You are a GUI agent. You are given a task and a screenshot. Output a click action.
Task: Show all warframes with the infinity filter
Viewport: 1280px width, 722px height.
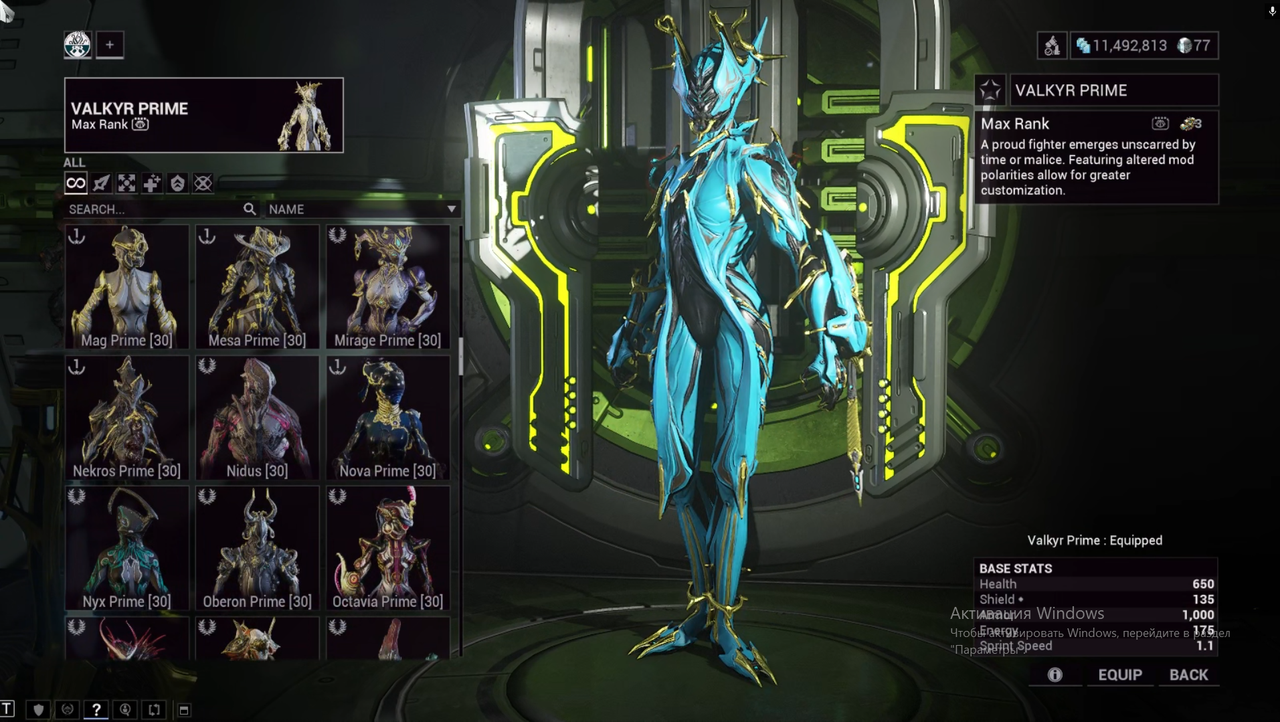tap(76, 183)
